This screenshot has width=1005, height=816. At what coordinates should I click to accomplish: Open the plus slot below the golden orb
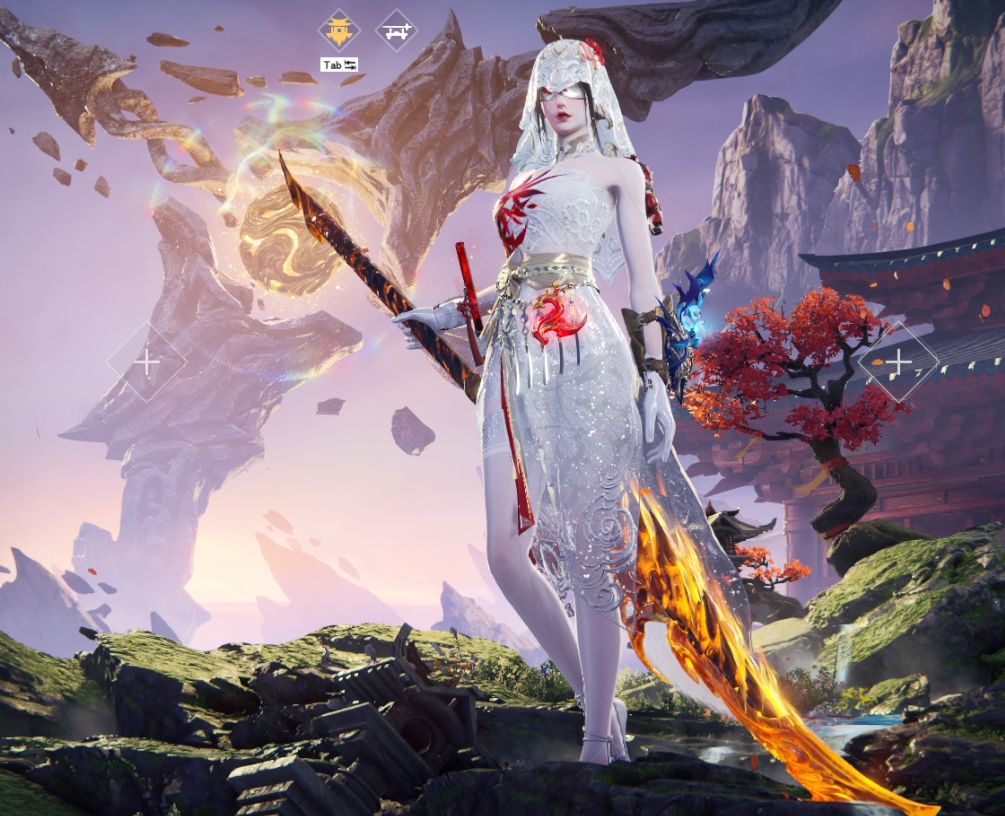click(146, 362)
